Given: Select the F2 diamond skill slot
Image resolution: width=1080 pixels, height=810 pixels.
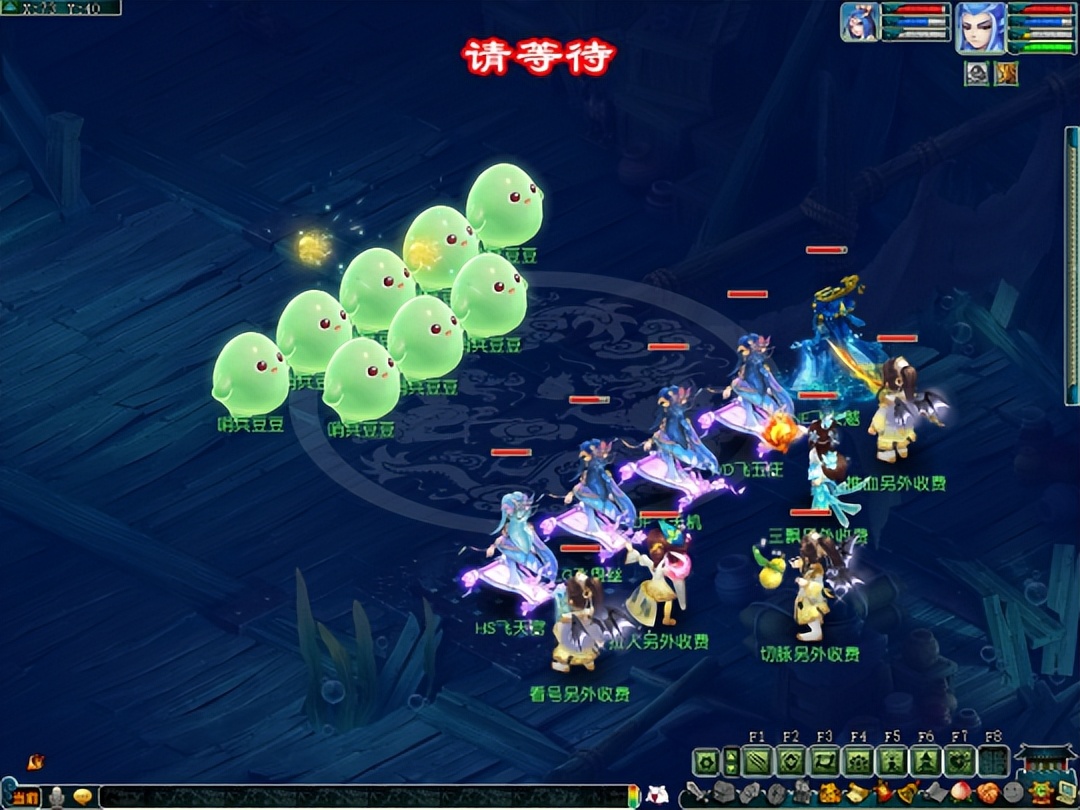Looking at the screenshot, I should [x=791, y=762].
